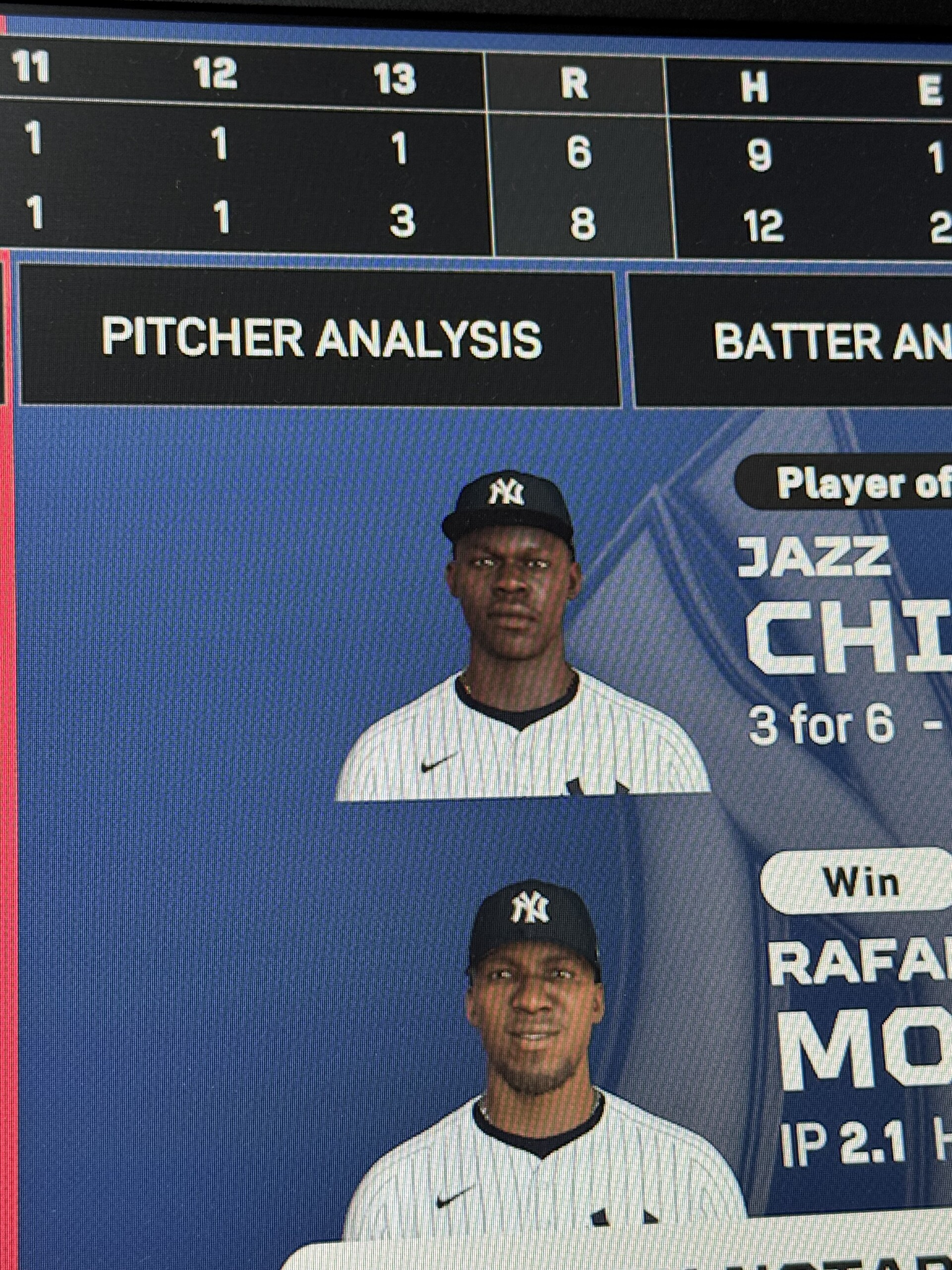
Task: Switch to the Batter Analysis tab
Action: click(815, 341)
